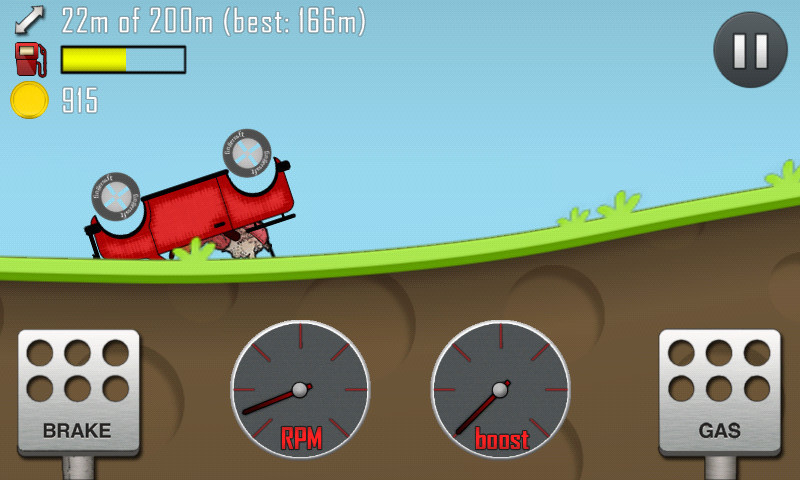
Task: Tap the BRAKE pedal
Action: [78, 392]
